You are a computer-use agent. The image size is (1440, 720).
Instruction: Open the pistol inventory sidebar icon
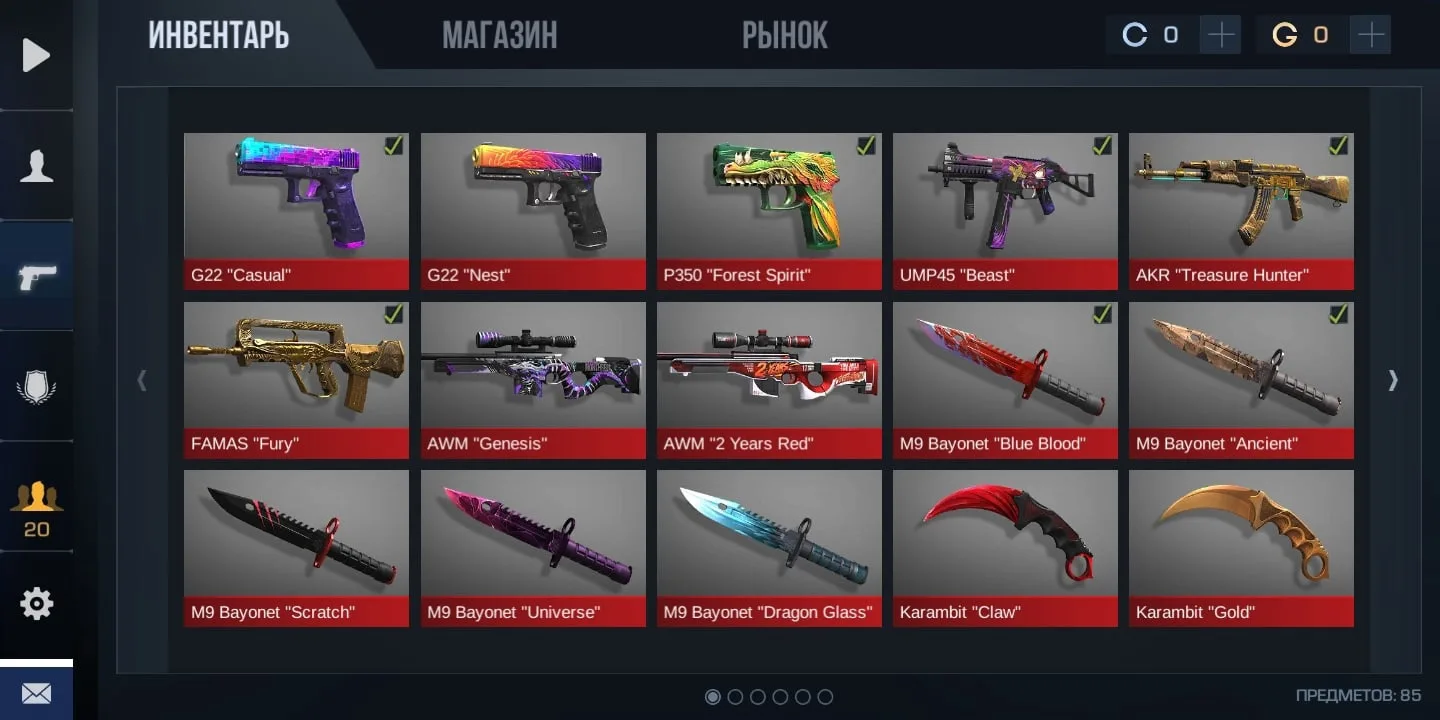tap(36, 276)
